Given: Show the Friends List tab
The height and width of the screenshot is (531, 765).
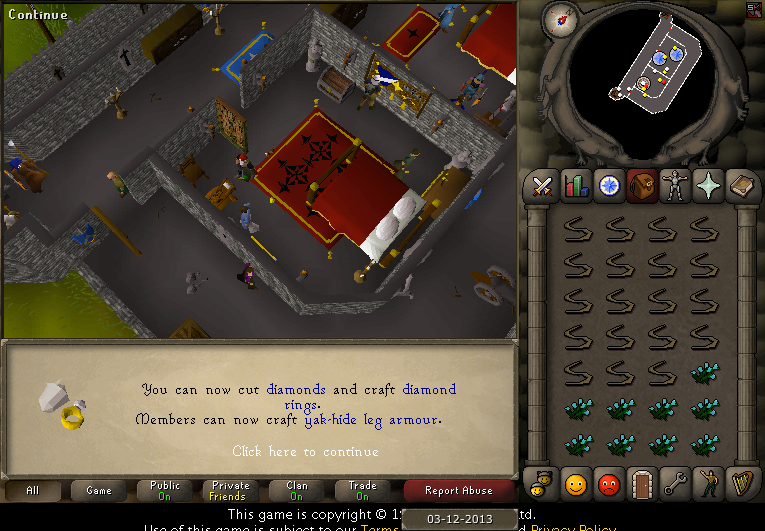Looking at the screenshot, I should [576, 483].
